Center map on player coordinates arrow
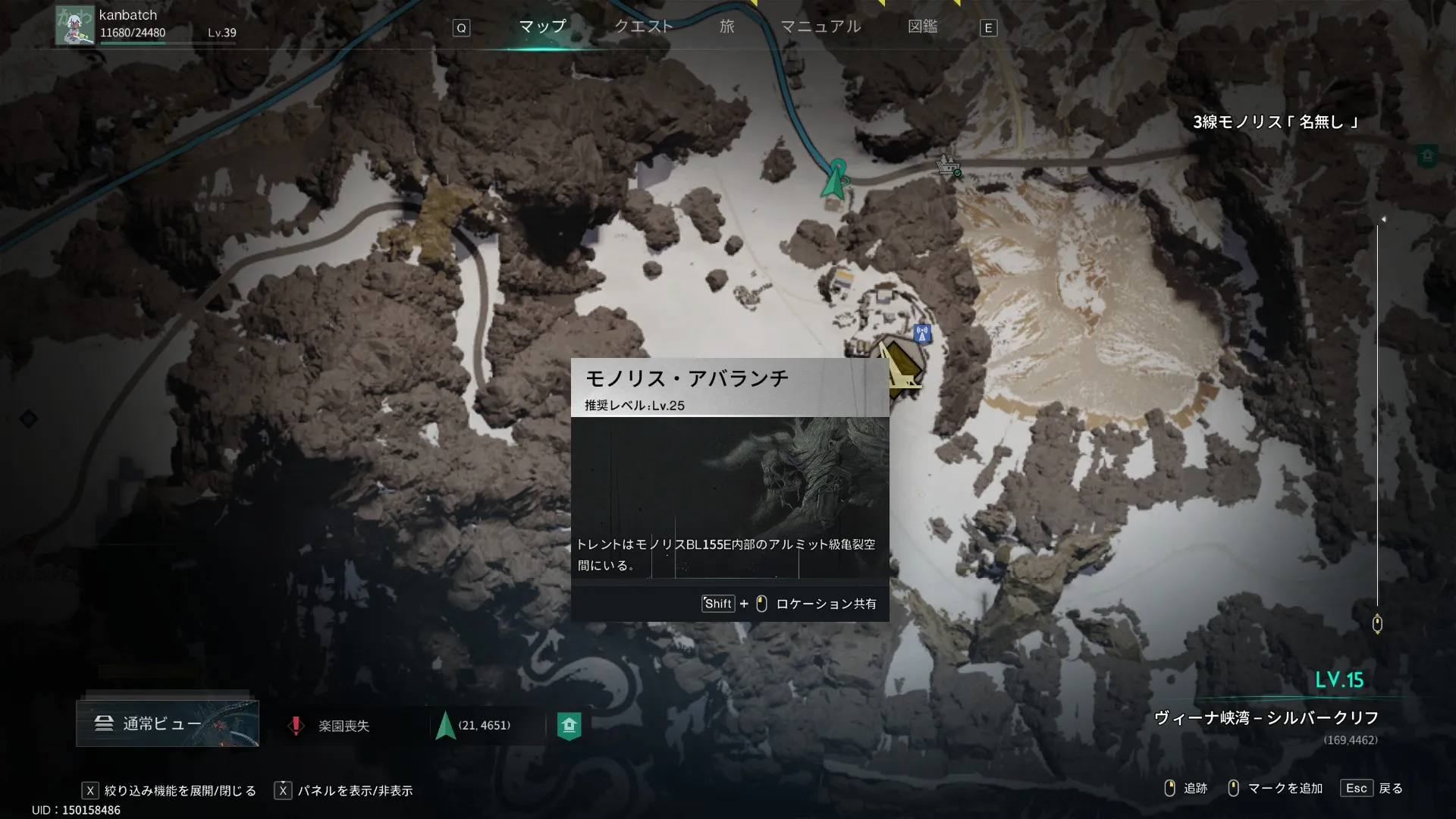This screenshot has width=1456, height=819. pyautogui.click(x=446, y=726)
